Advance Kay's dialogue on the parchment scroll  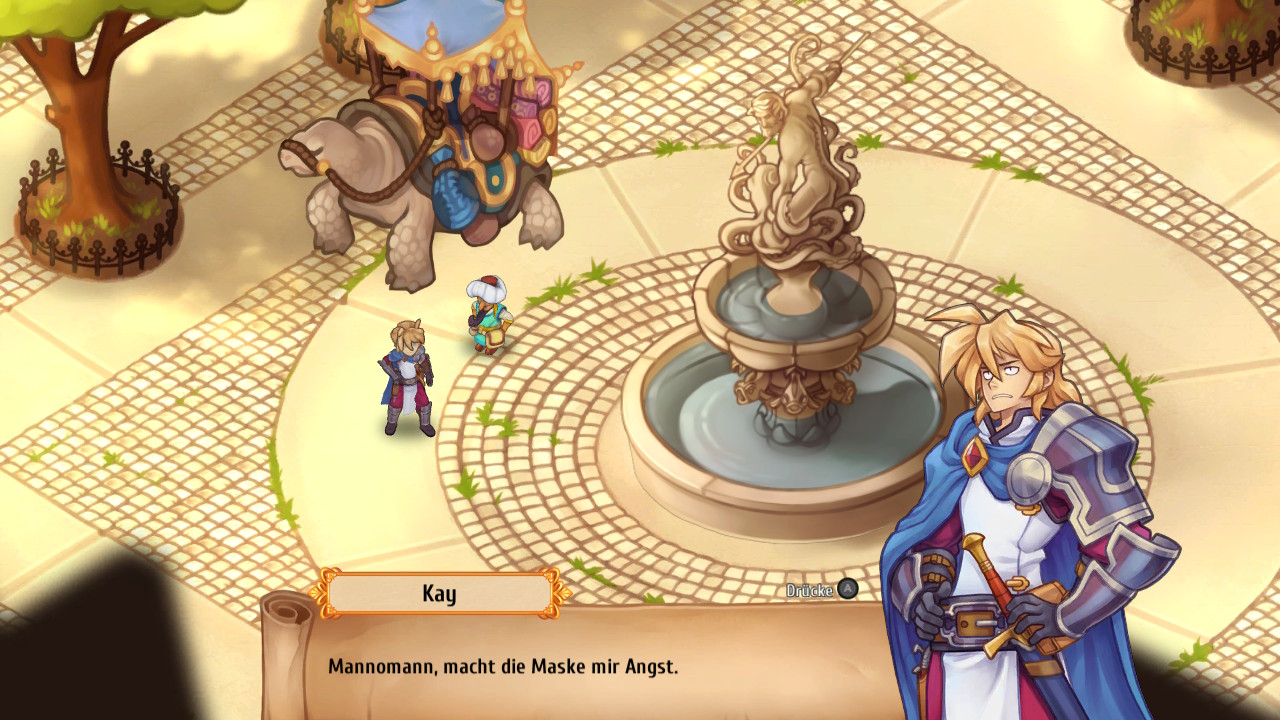pos(846,590)
